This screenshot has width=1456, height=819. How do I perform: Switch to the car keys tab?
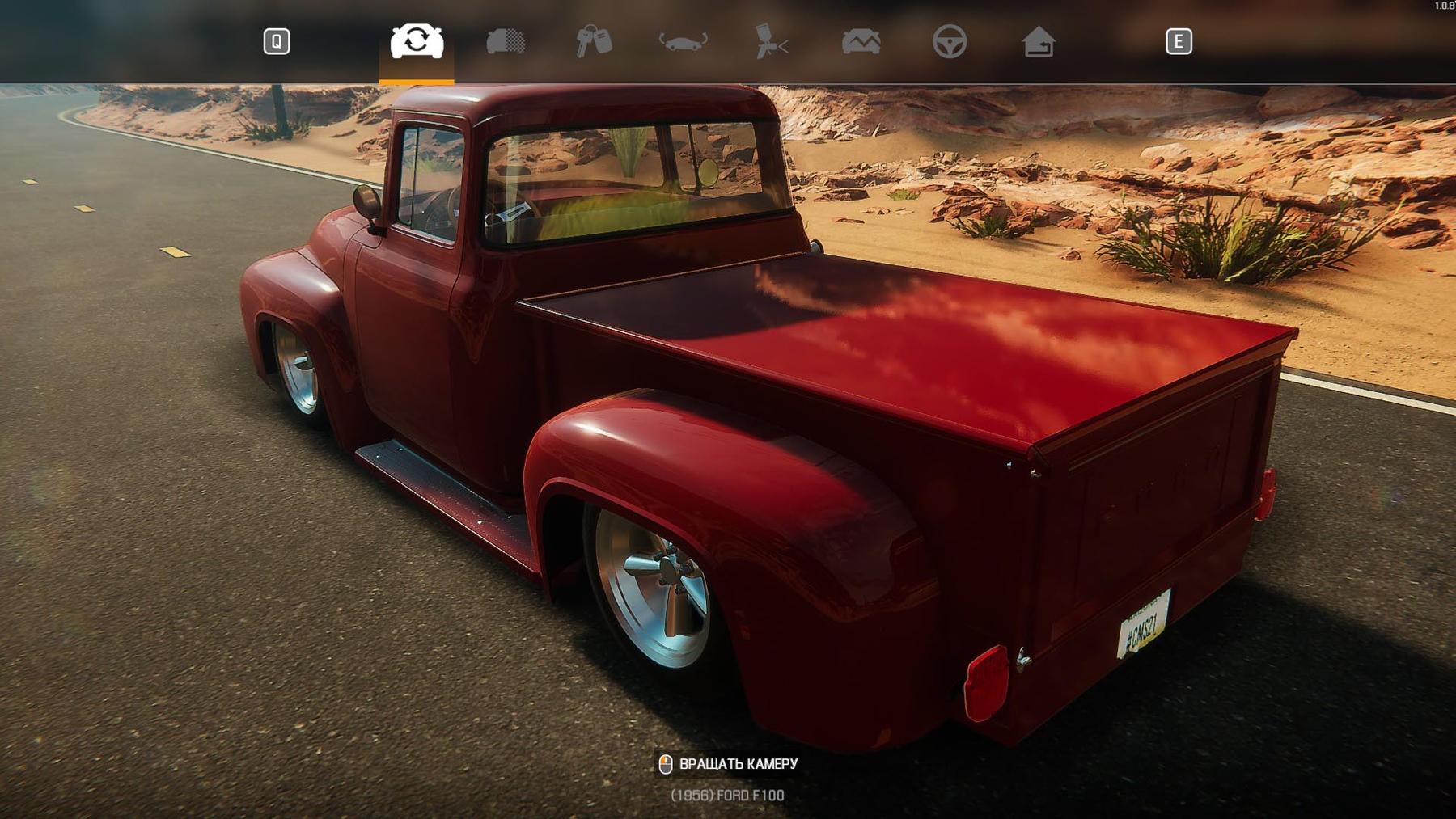pyautogui.click(x=594, y=41)
